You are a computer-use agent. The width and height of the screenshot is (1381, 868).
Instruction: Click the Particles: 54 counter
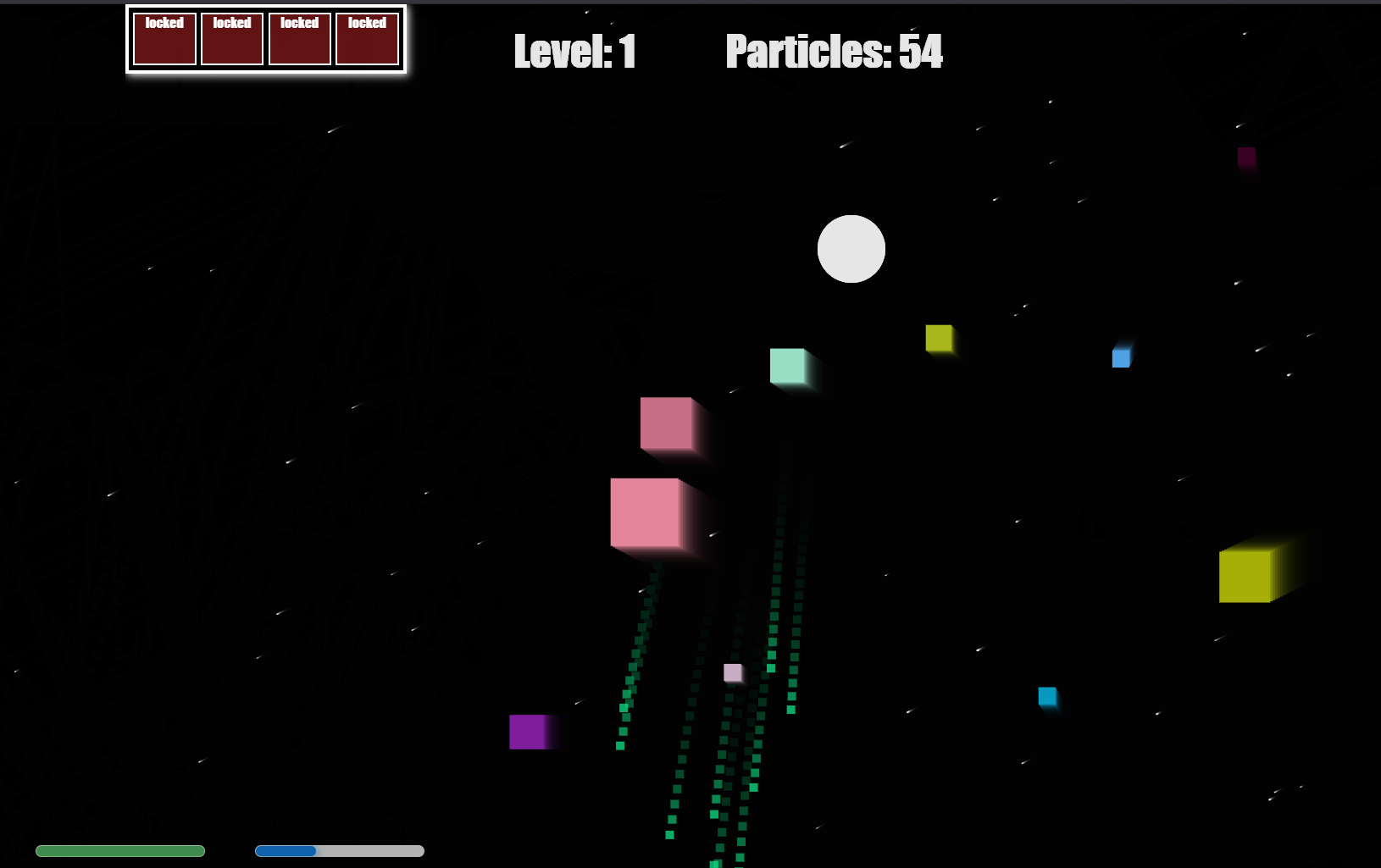(x=834, y=53)
